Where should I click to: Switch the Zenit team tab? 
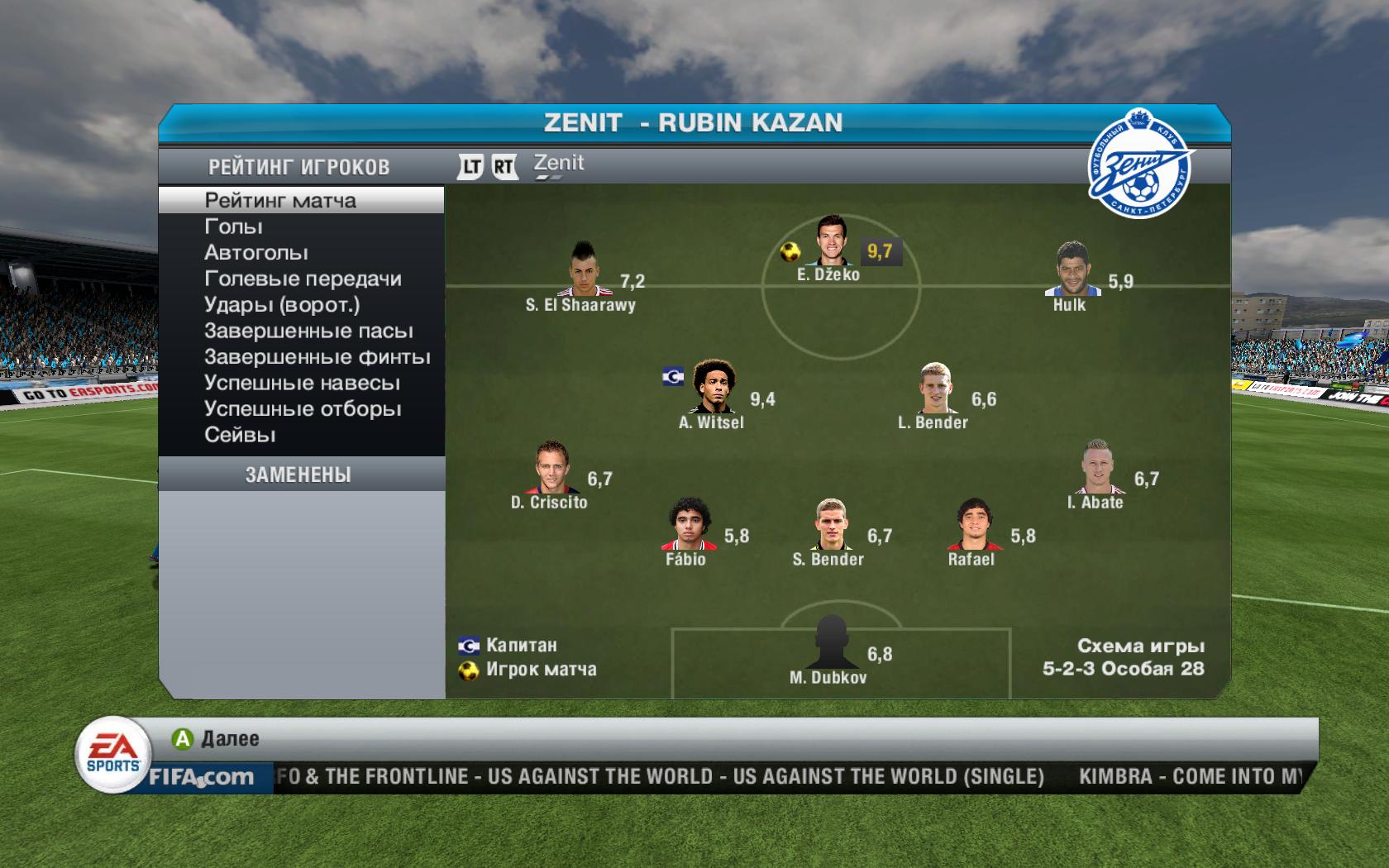(558, 165)
